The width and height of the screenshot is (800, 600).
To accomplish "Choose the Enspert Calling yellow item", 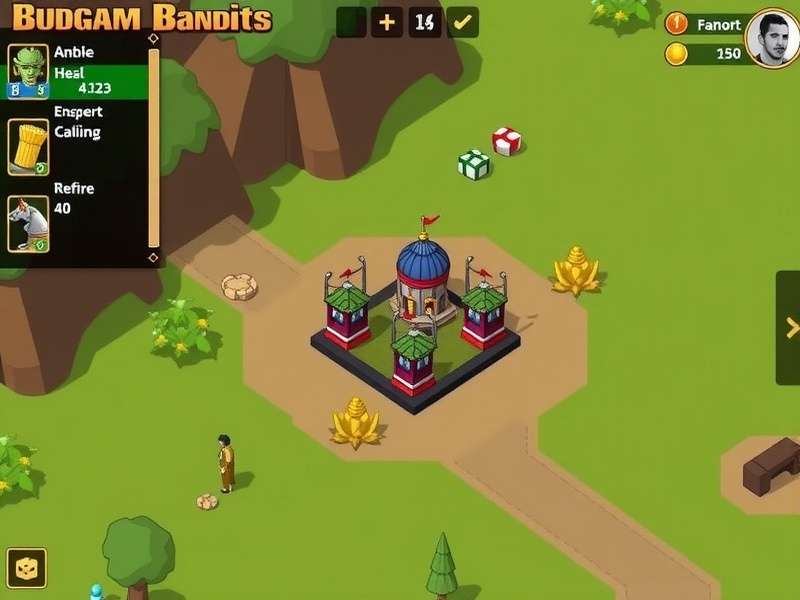I will [x=28, y=147].
